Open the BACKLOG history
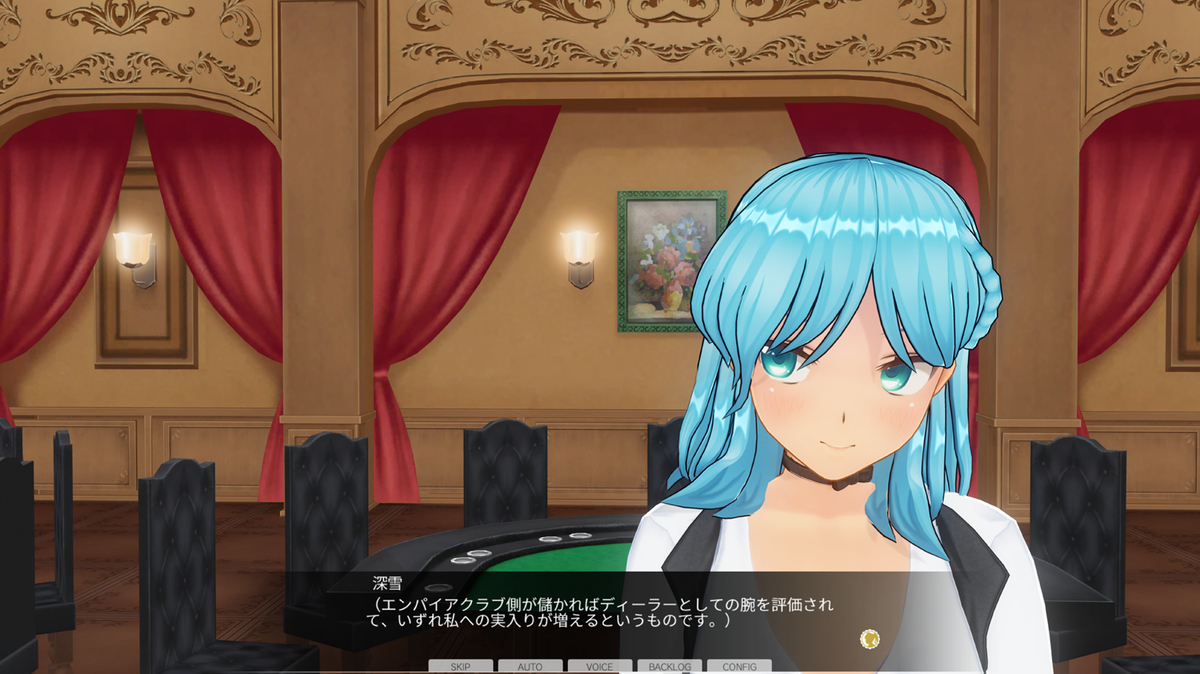This screenshot has width=1200, height=674. coord(669,666)
